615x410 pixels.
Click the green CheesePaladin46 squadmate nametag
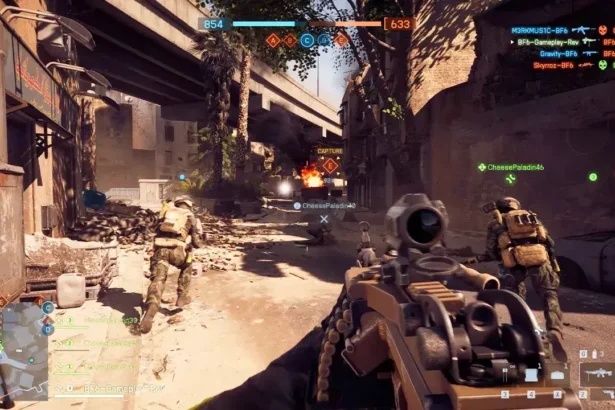(x=515, y=167)
